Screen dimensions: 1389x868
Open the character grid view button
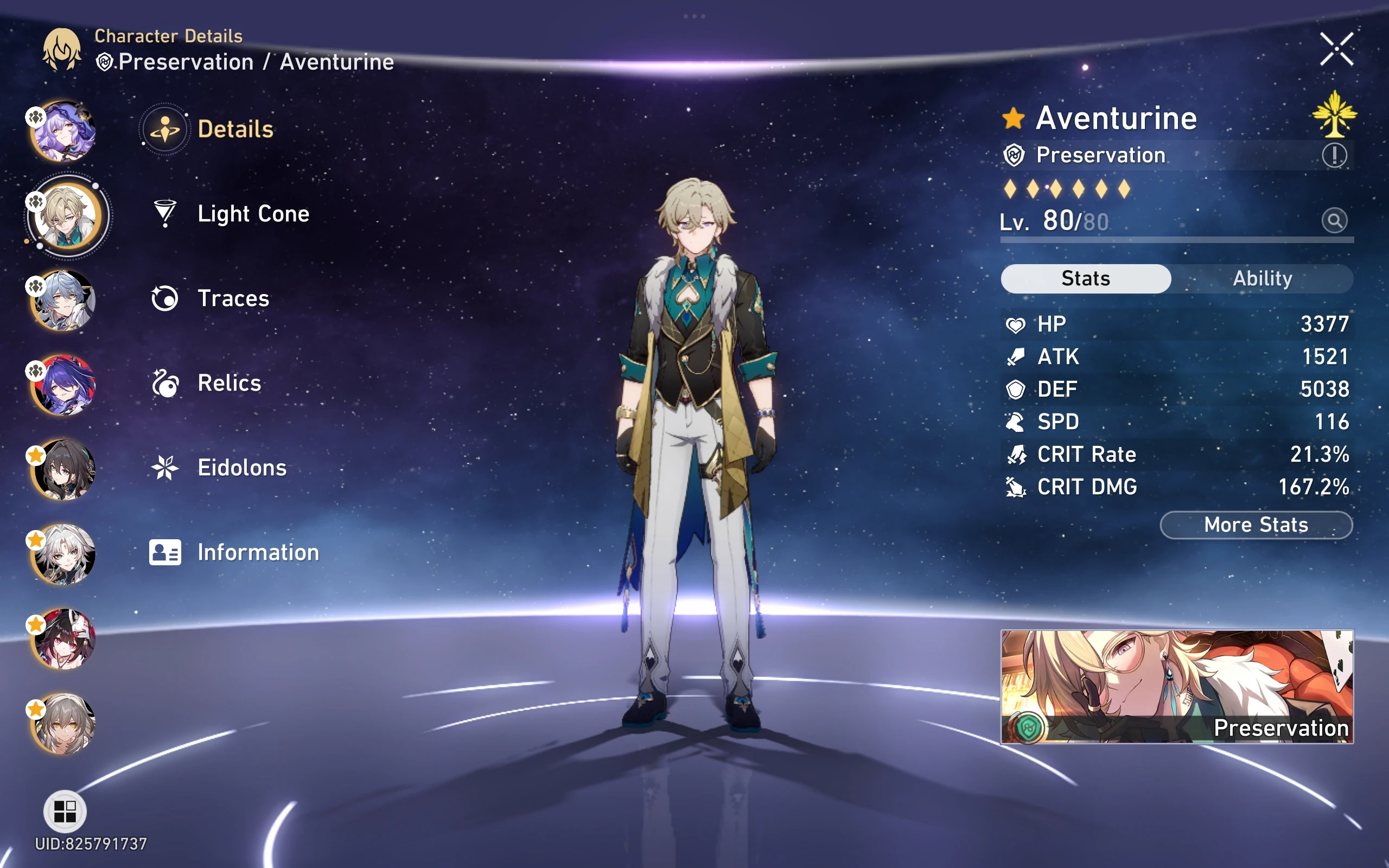[x=65, y=811]
